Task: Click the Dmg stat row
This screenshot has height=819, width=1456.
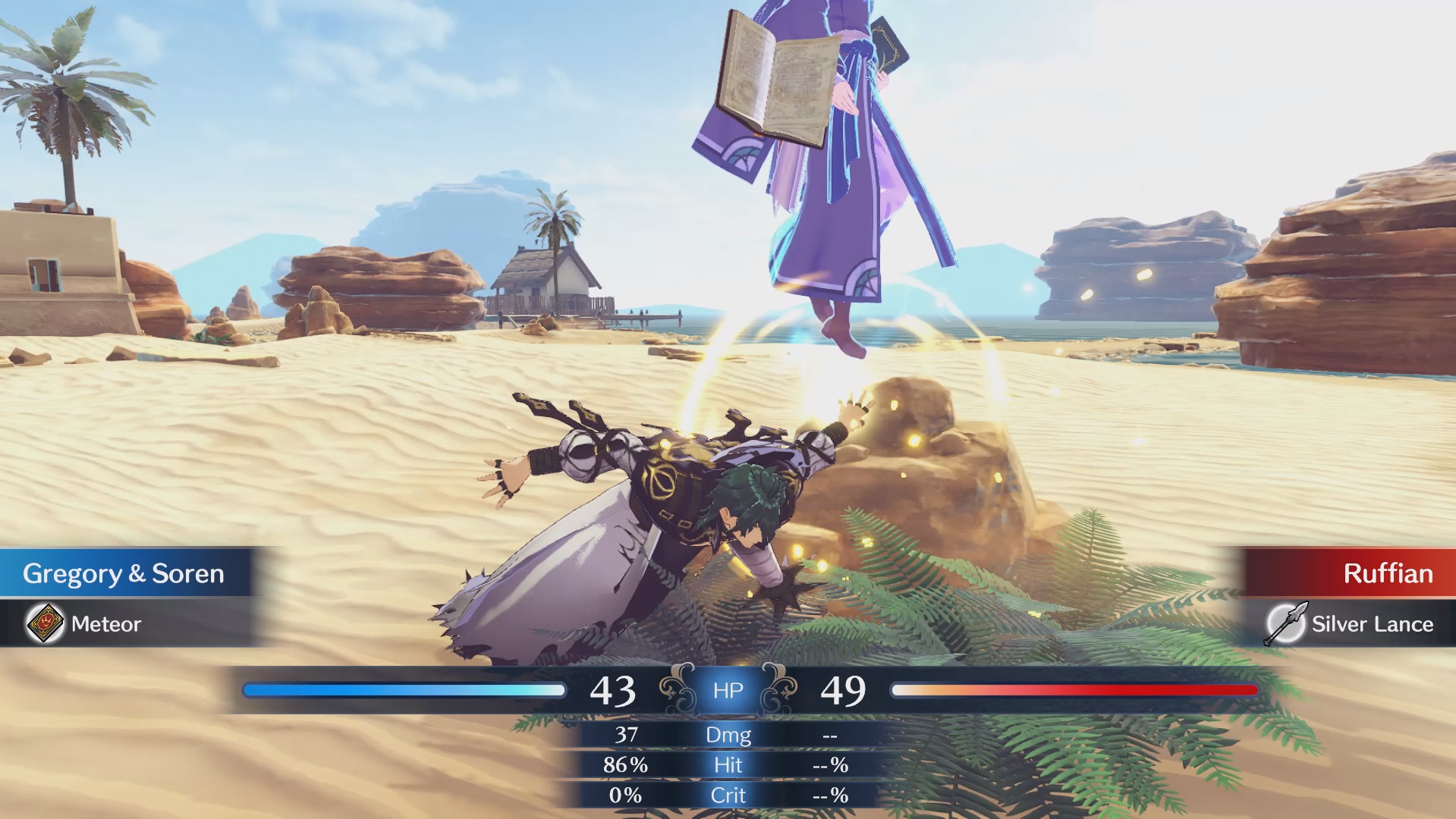Action: [x=728, y=735]
